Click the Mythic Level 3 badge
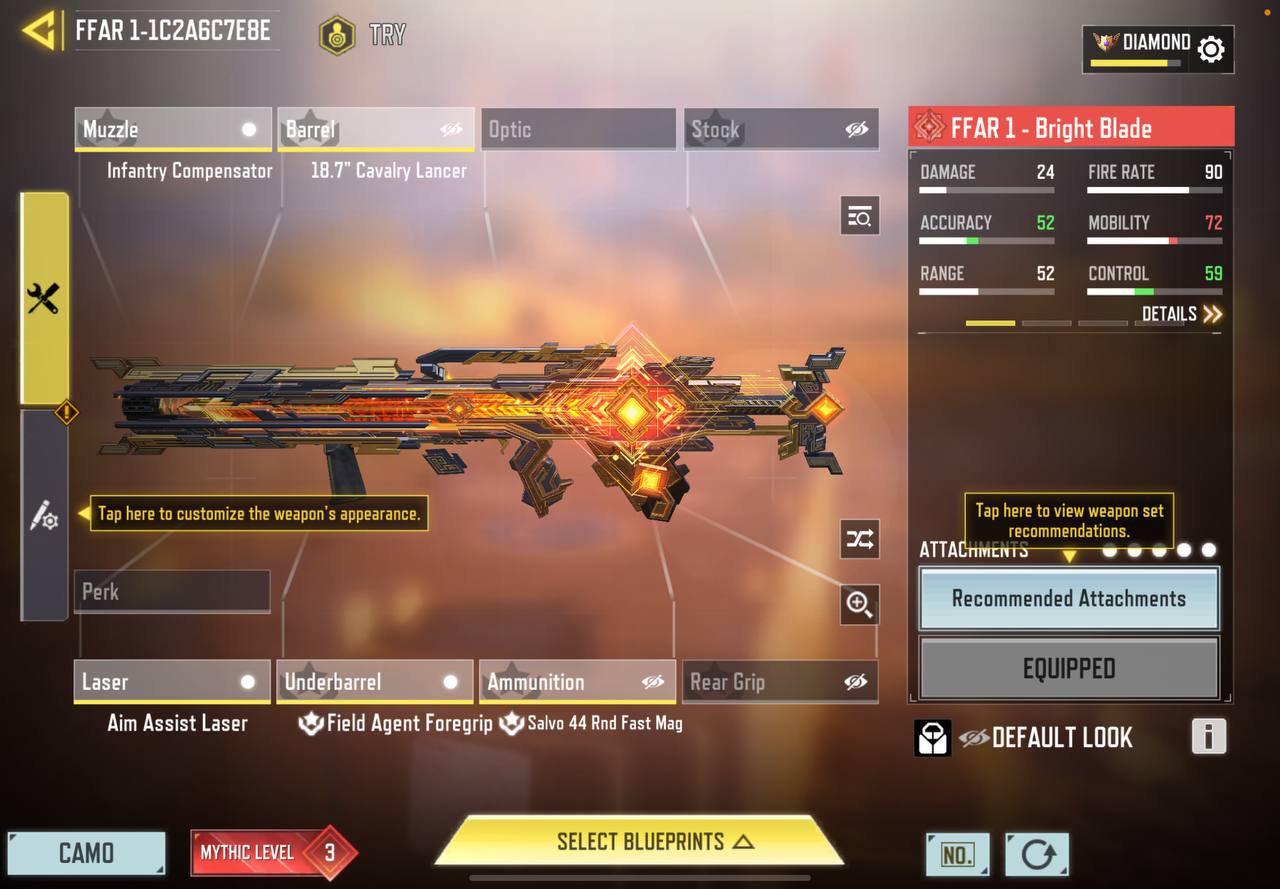This screenshot has width=1280, height=889. (272, 852)
